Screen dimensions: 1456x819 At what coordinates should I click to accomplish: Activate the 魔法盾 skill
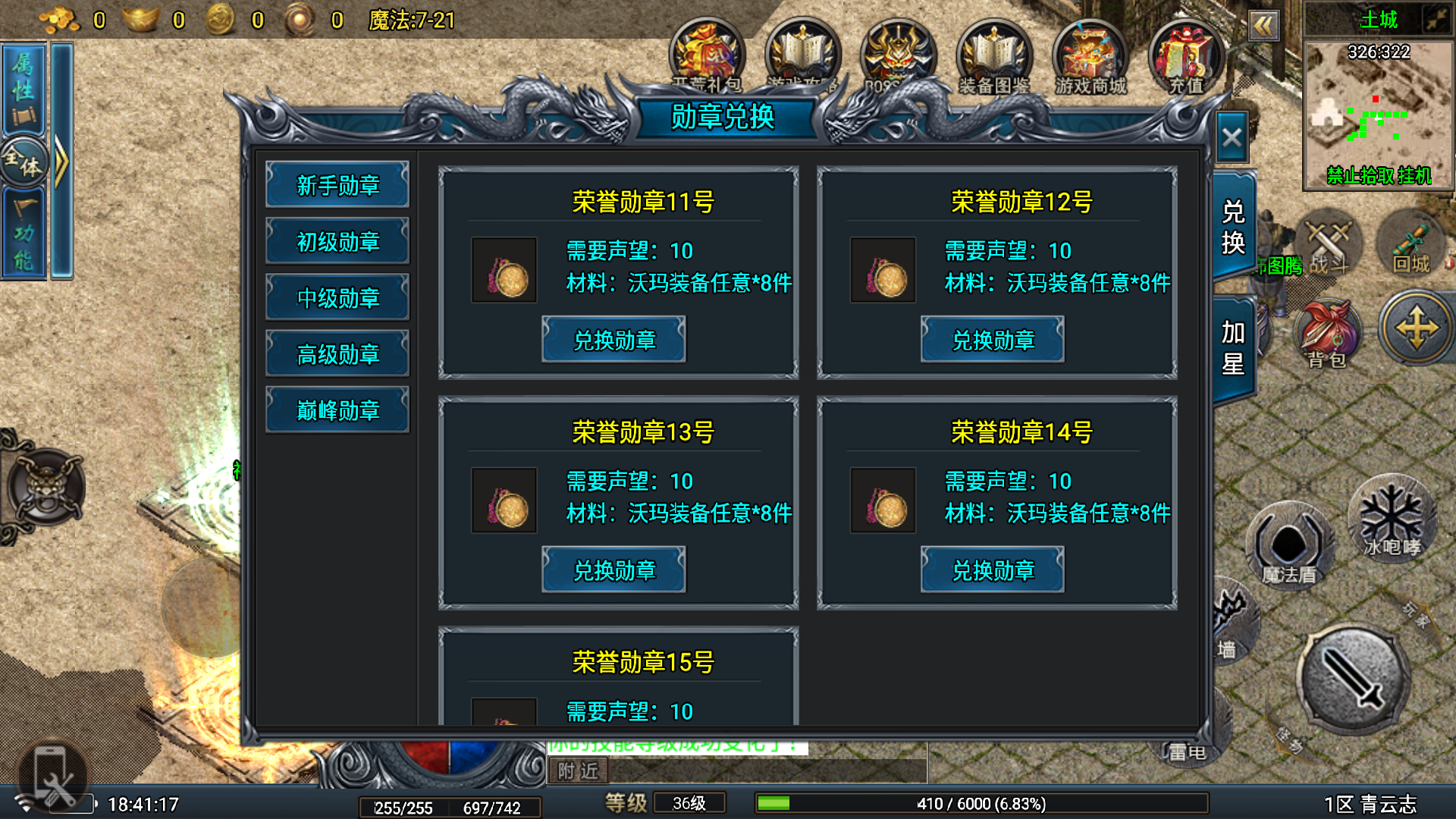(x=1289, y=544)
